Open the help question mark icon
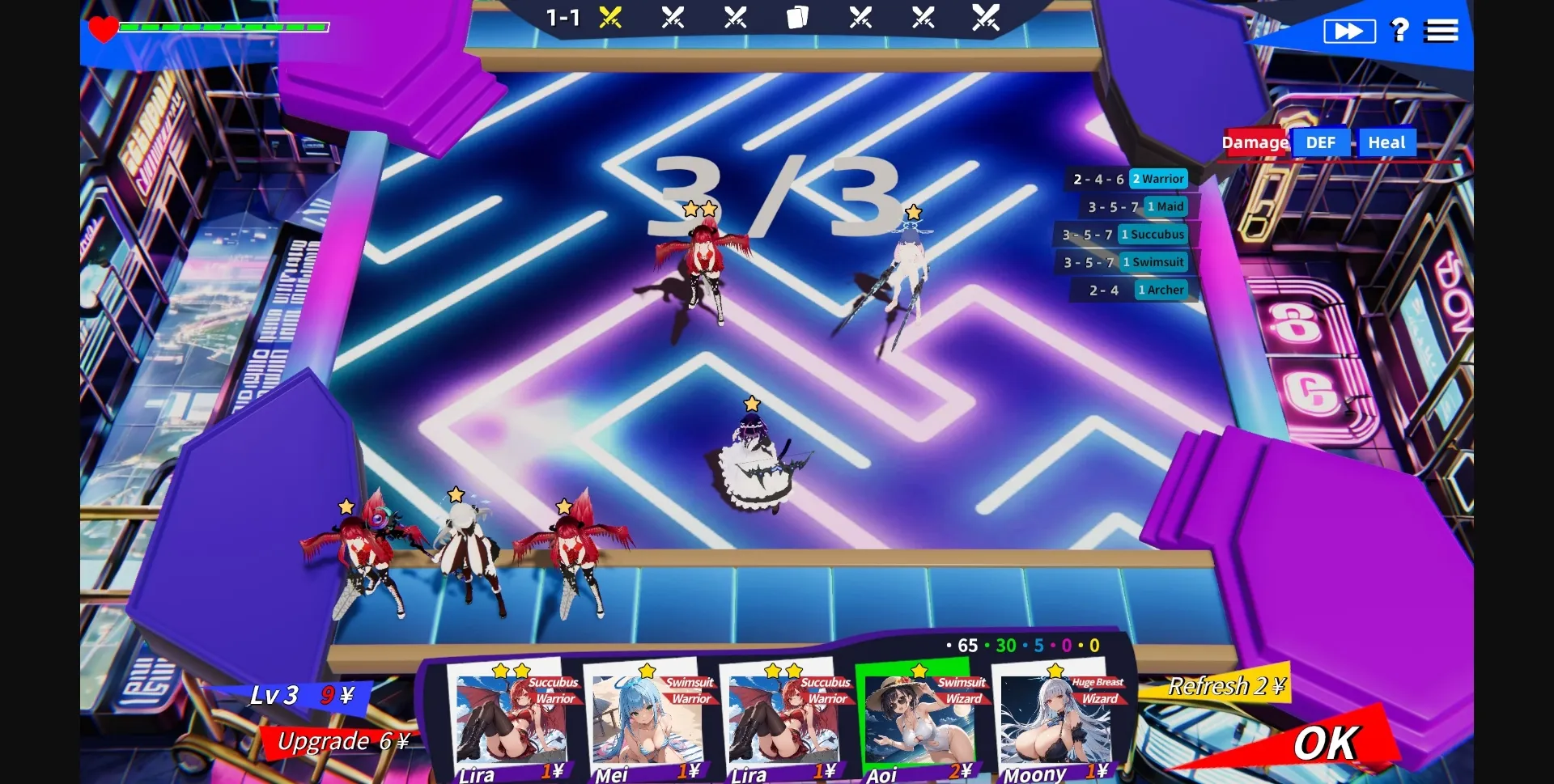 point(1399,30)
